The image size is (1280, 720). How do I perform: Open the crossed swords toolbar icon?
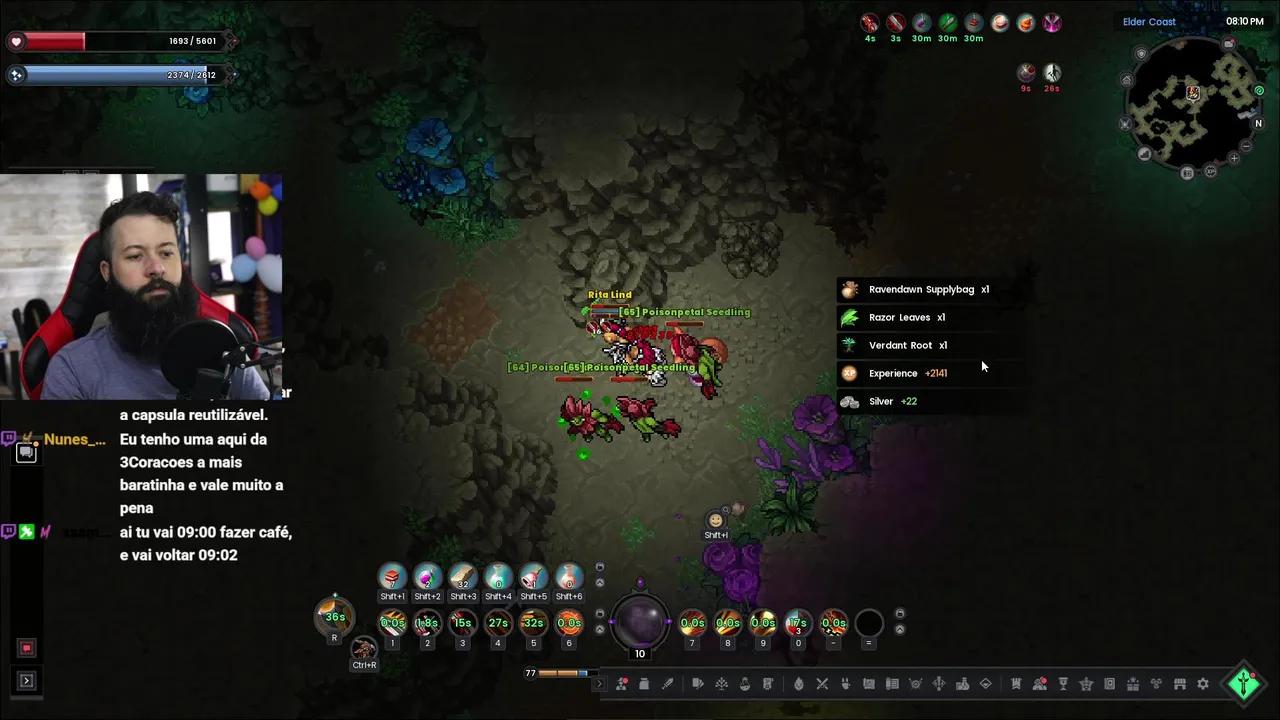[822, 684]
